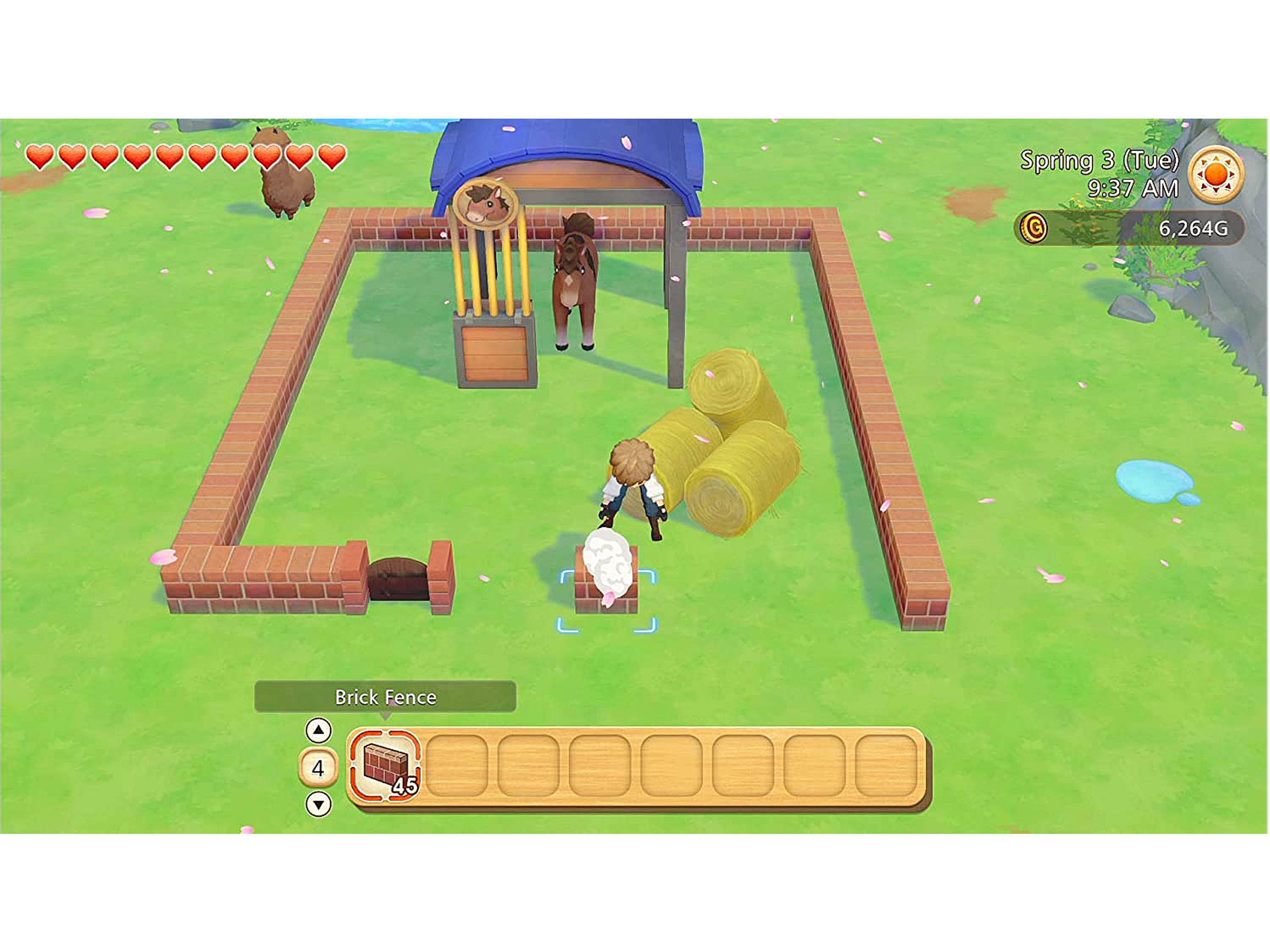Click the down arrow below the slot number

point(320,803)
